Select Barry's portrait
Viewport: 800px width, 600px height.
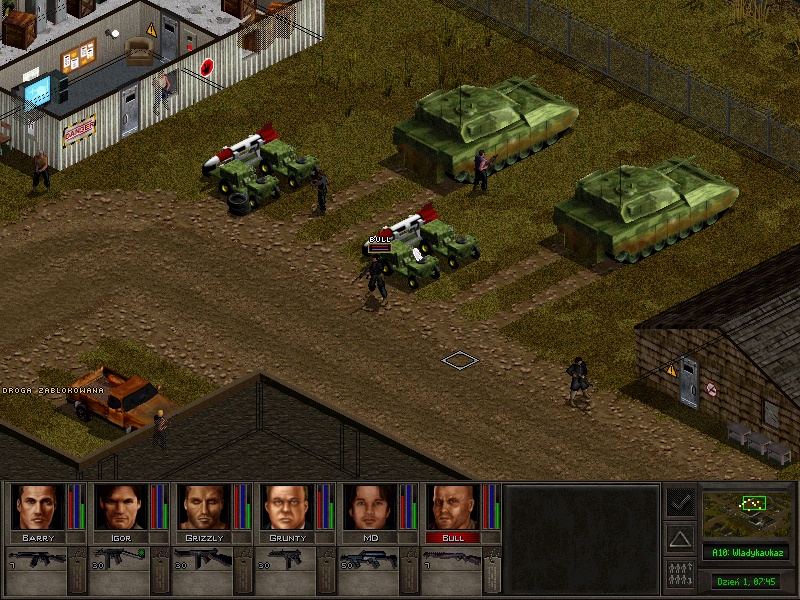pyautogui.click(x=37, y=507)
